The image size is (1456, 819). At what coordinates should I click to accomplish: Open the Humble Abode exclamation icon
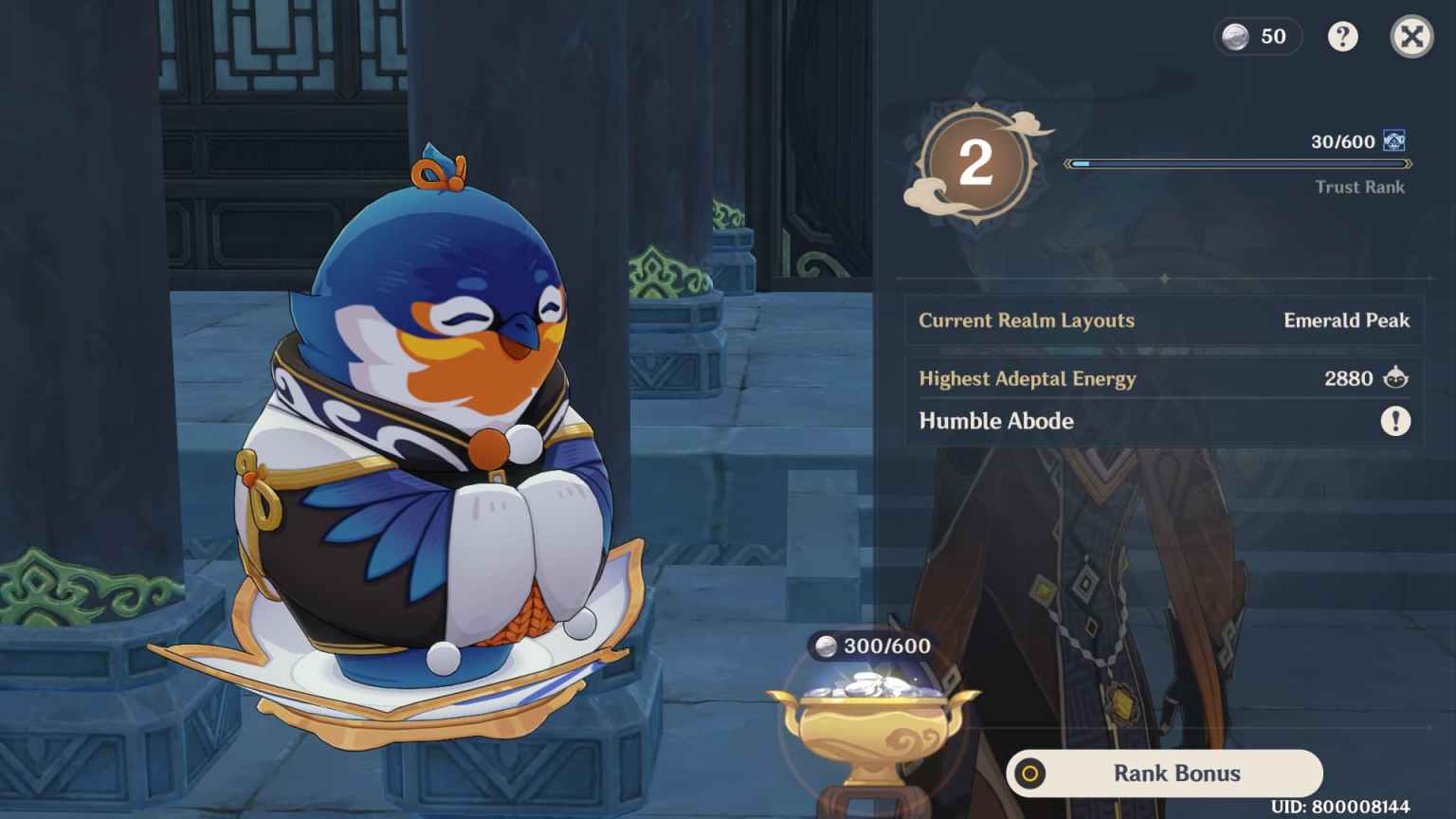click(x=1394, y=422)
